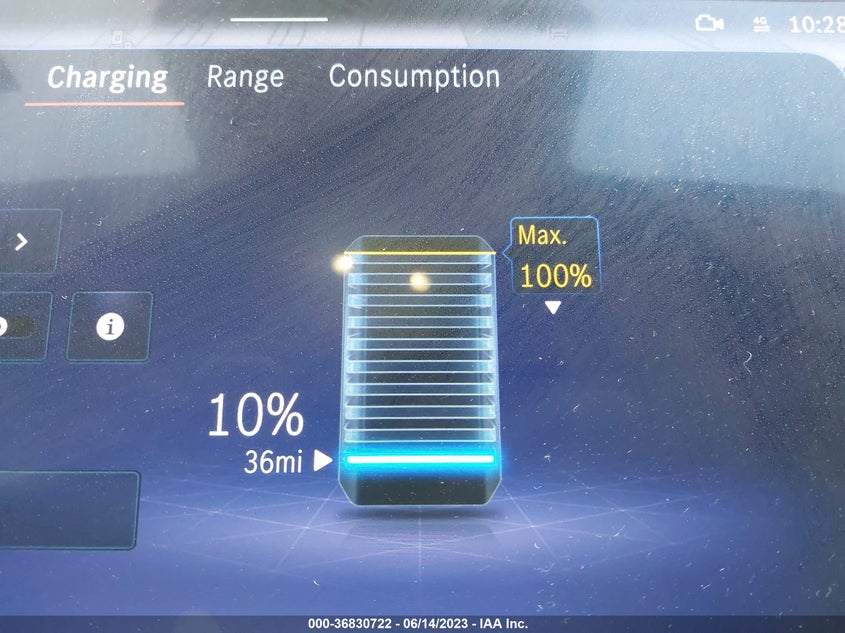The height and width of the screenshot is (633, 845).
Task: Select the camera icon in the status bar
Action: 709,24
